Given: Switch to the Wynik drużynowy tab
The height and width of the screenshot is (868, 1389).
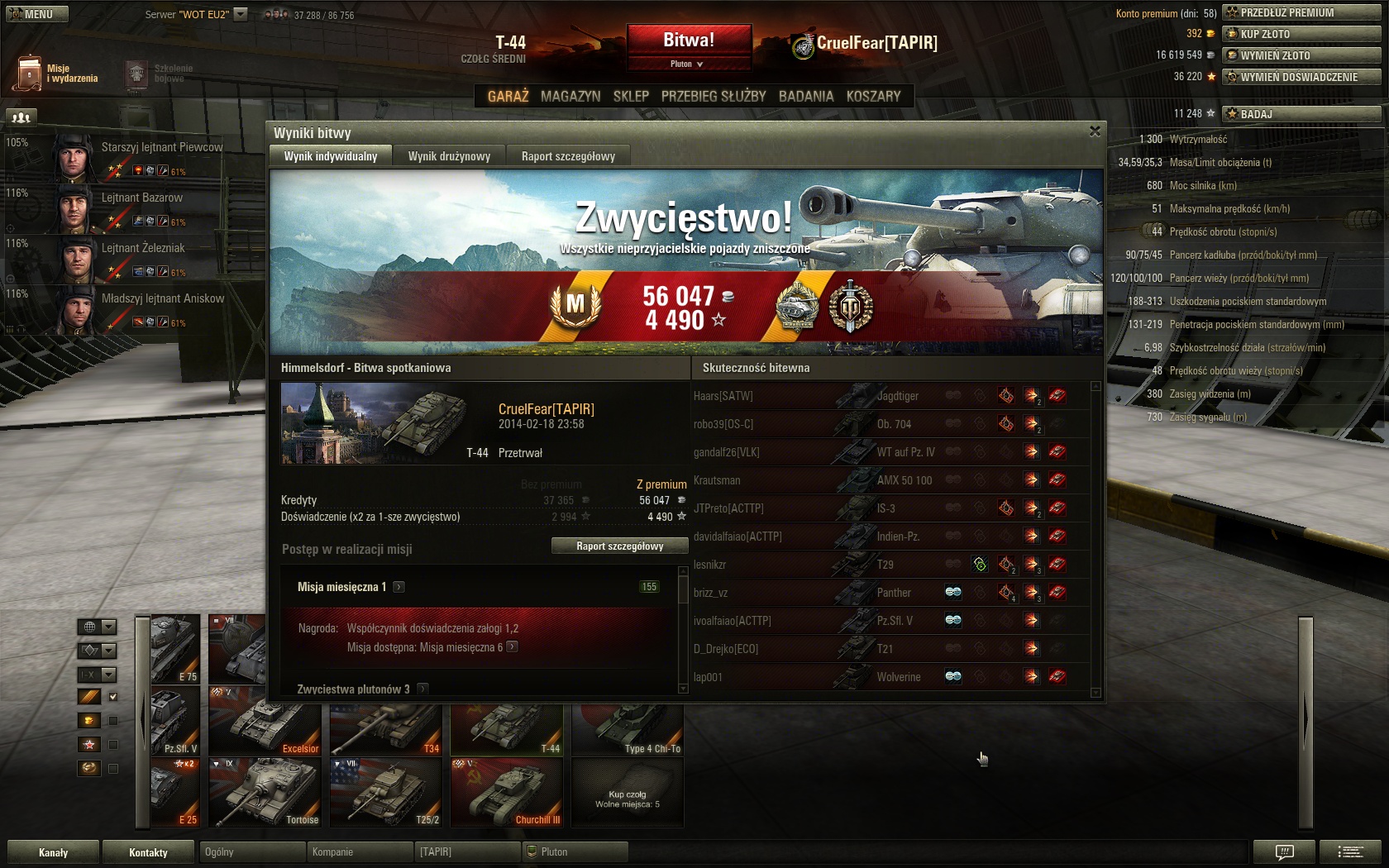Looking at the screenshot, I should [x=449, y=156].
